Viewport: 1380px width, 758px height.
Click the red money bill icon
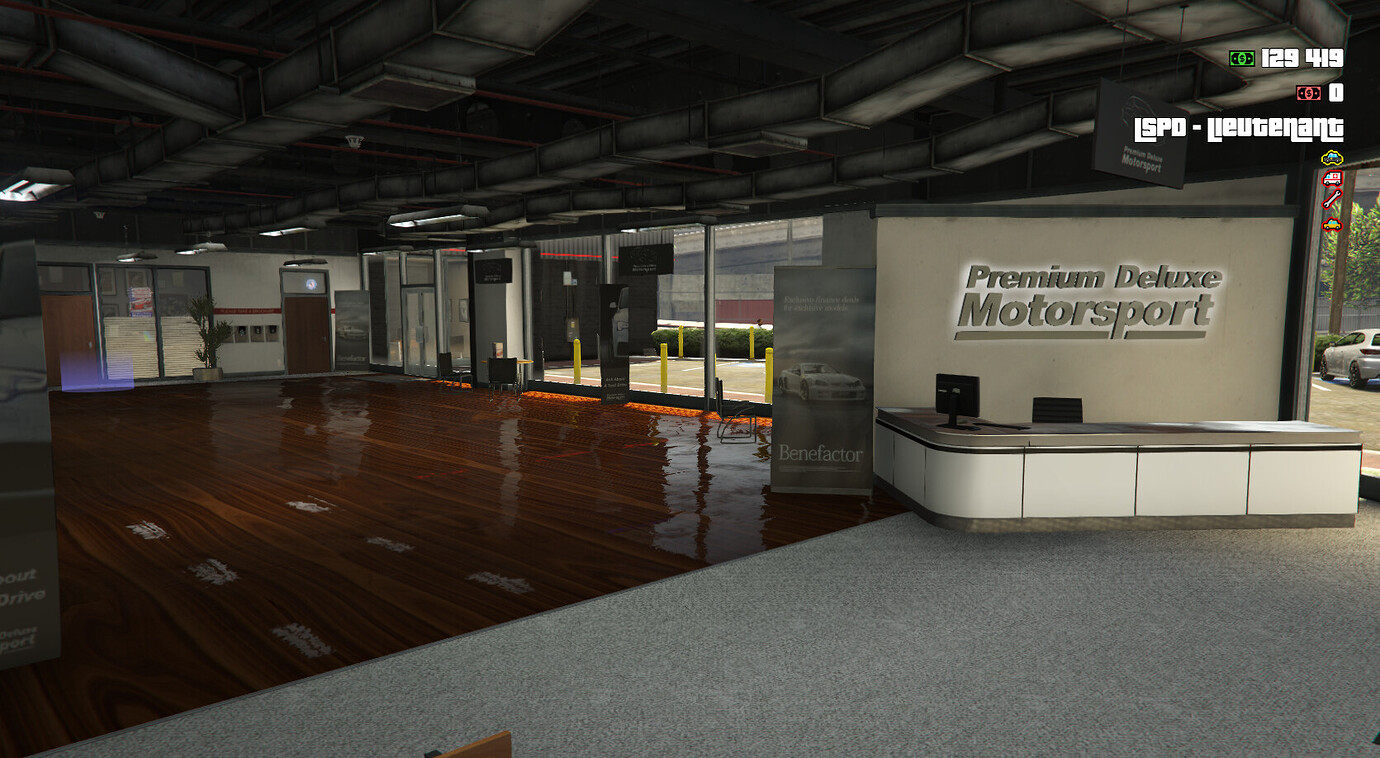[1308, 92]
